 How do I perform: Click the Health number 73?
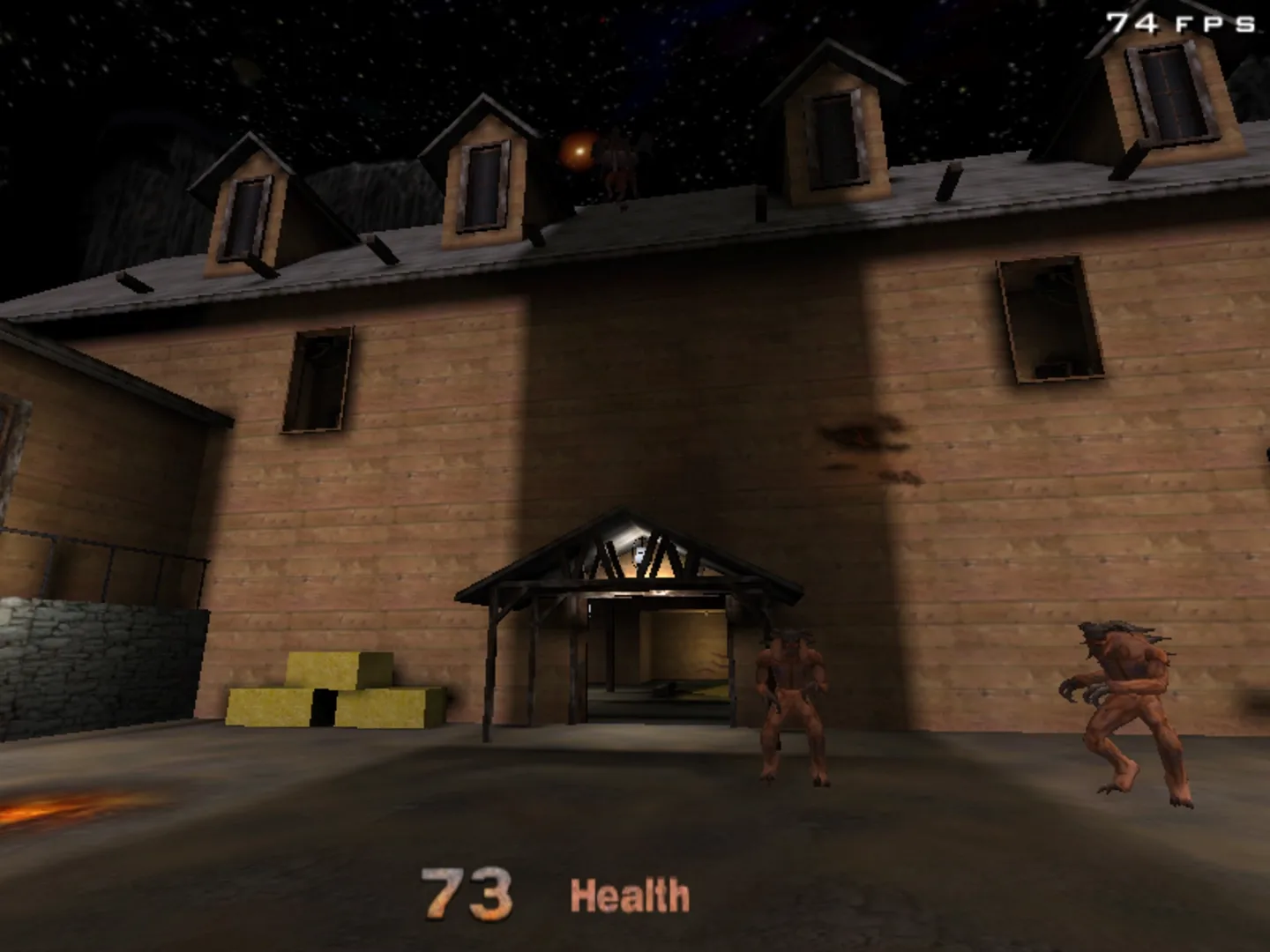pyautogui.click(x=465, y=893)
